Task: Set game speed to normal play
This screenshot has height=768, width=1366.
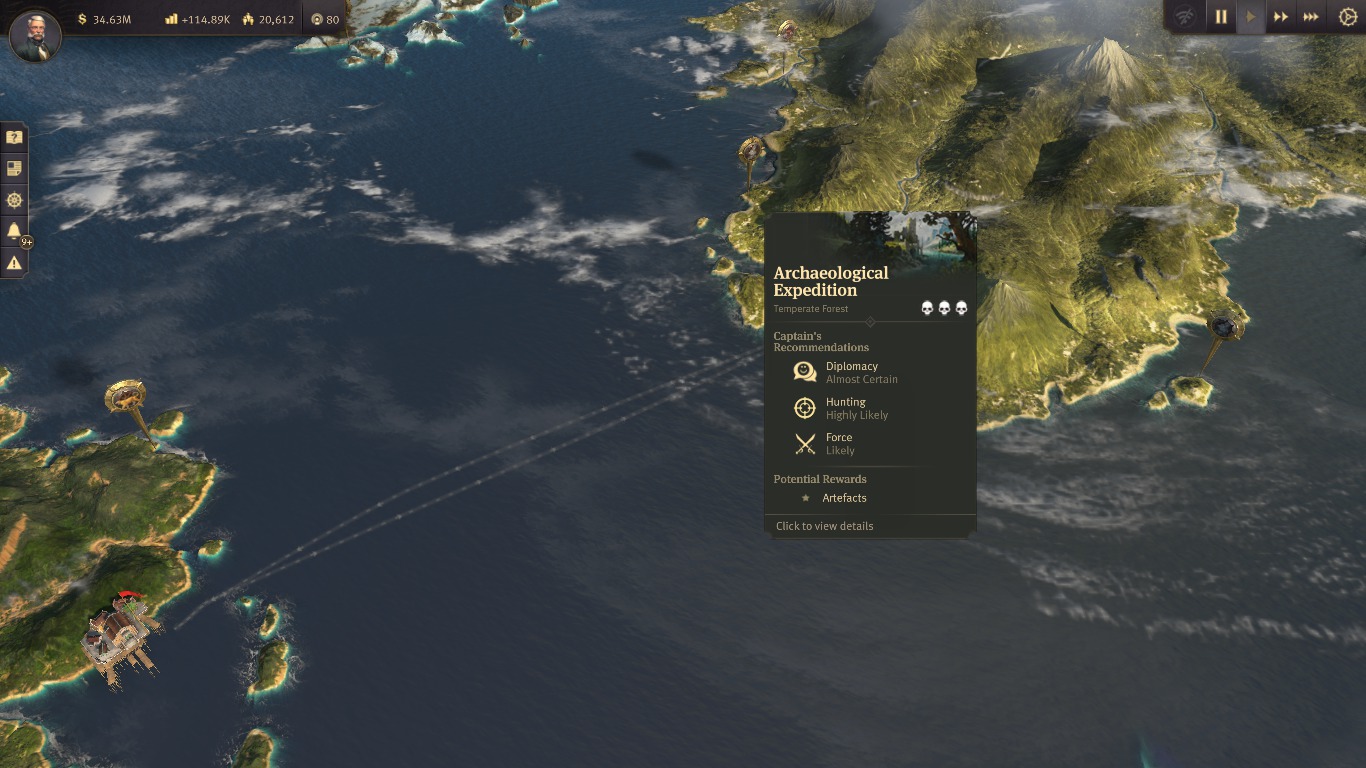Action: click(x=1250, y=17)
